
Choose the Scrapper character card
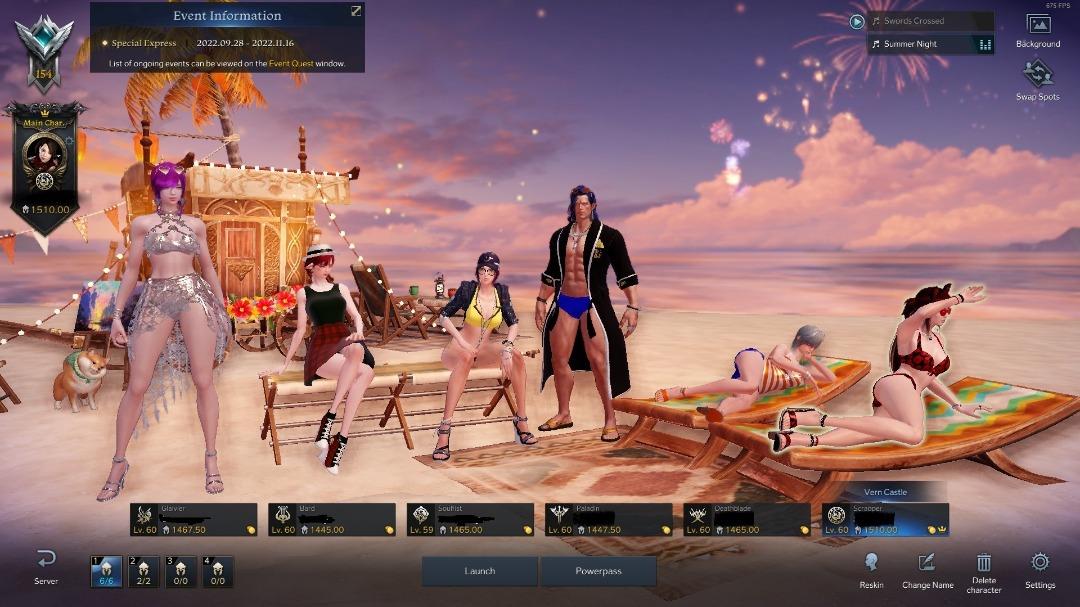tap(885, 520)
